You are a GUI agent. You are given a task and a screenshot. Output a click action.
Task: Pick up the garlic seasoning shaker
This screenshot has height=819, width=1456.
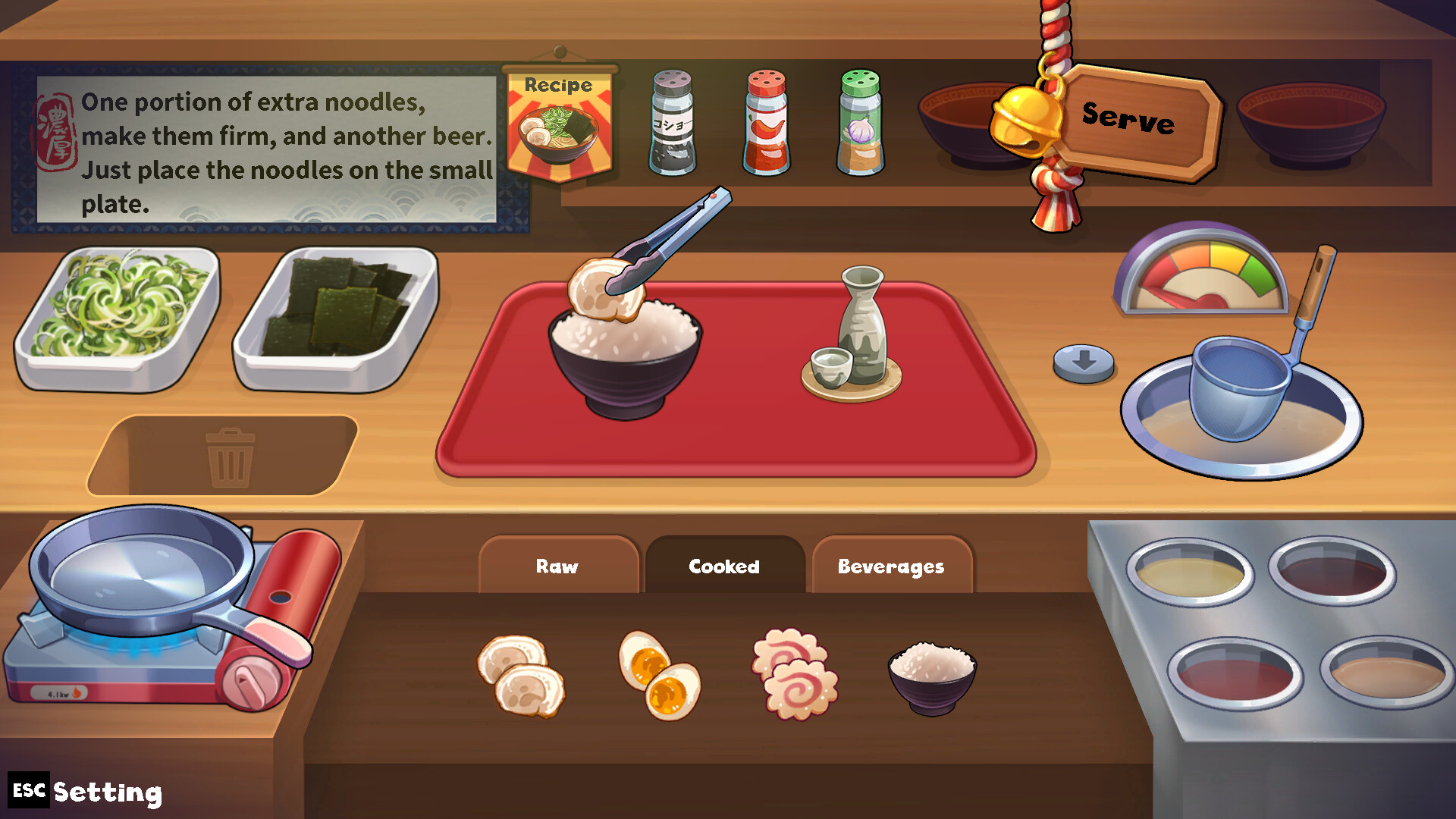(x=861, y=125)
